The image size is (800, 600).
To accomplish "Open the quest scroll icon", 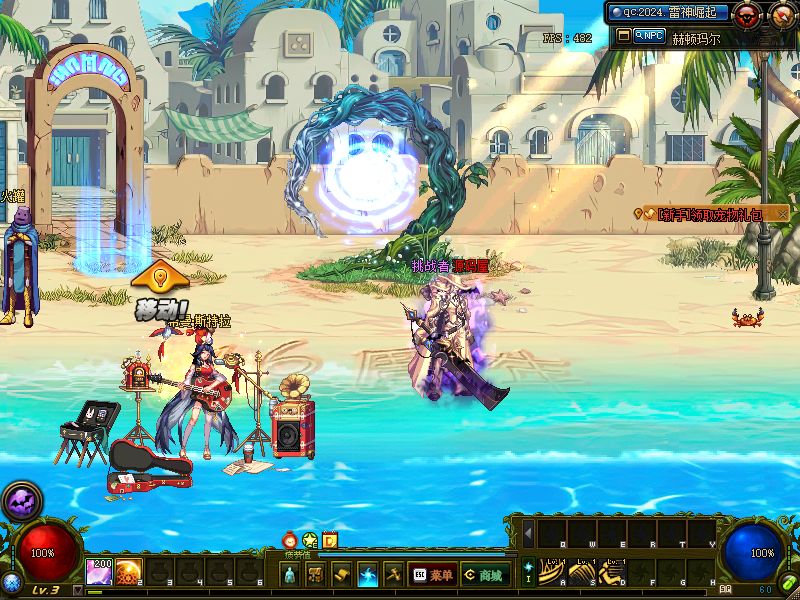I will click(x=341, y=575).
